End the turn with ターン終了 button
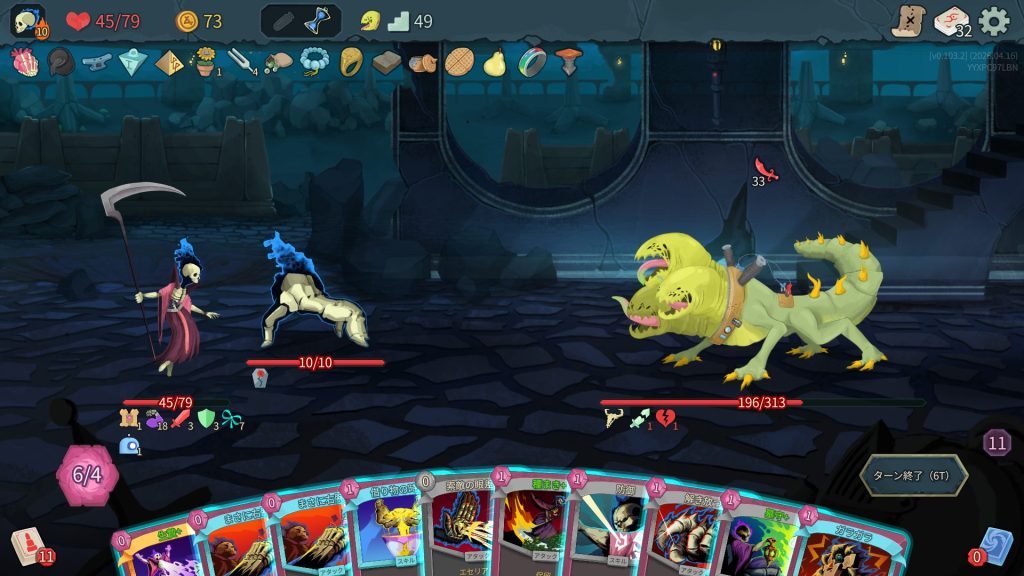Viewport: 1024px width, 576px height. pyautogui.click(x=913, y=475)
